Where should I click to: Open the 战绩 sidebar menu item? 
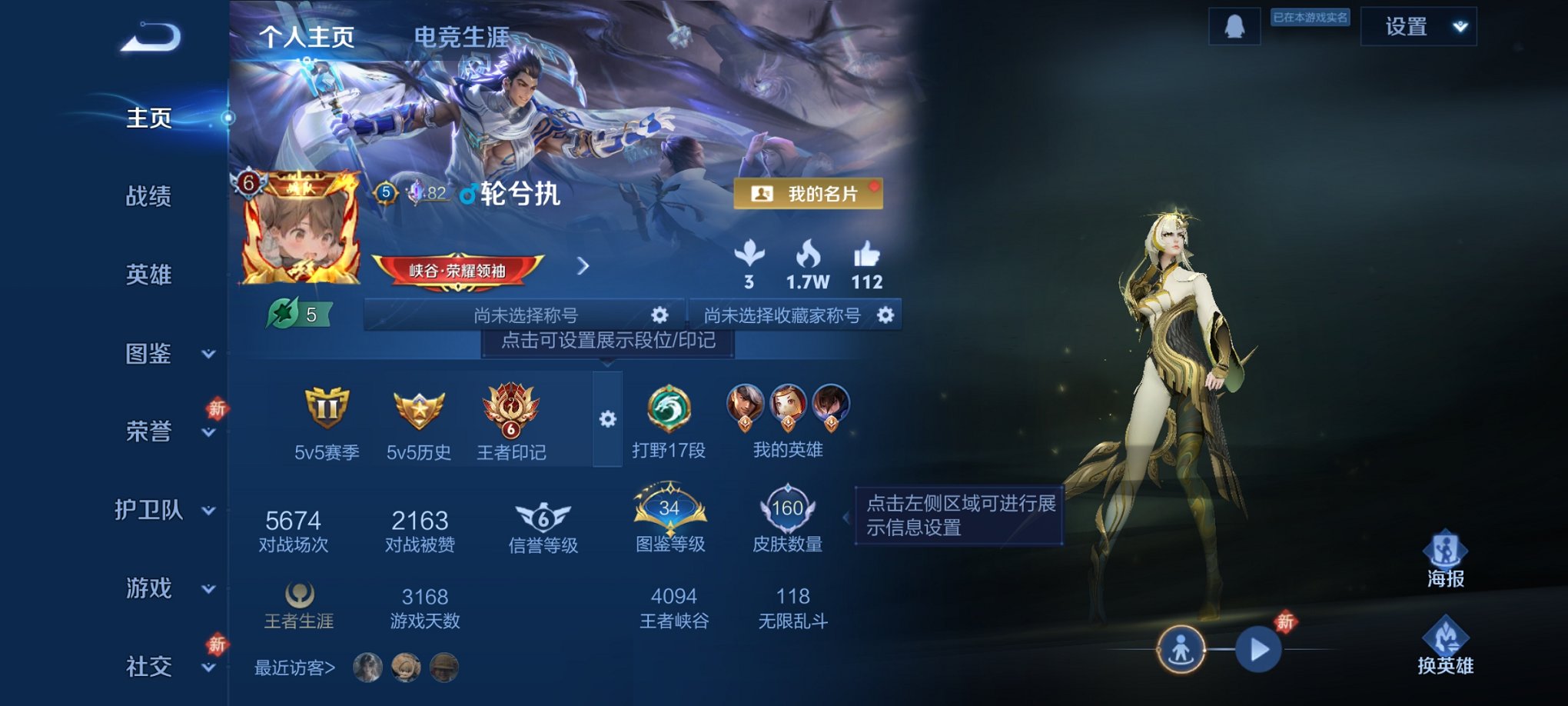pyautogui.click(x=151, y=198)
